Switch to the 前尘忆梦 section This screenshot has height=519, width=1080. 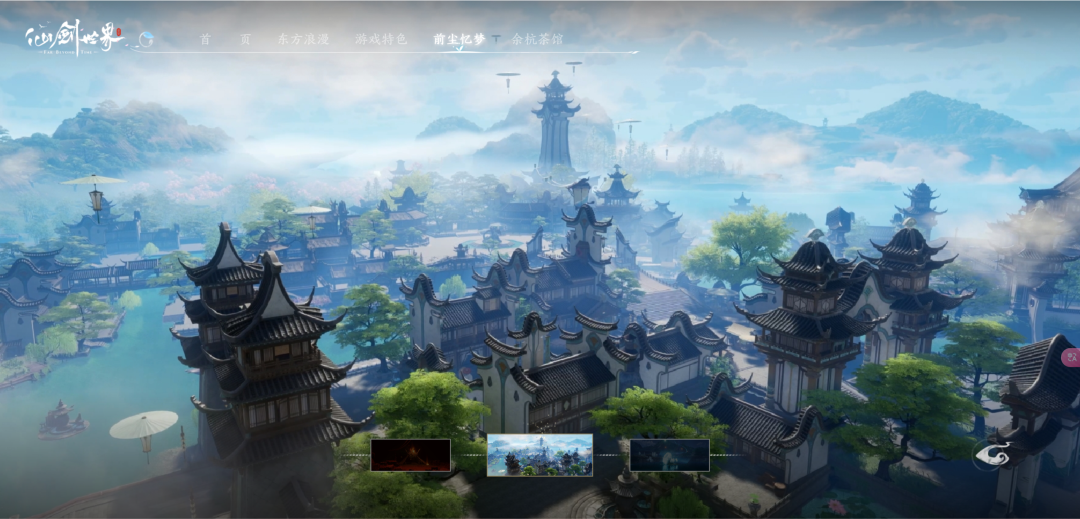pyautogui.click(x=459, y=40)
